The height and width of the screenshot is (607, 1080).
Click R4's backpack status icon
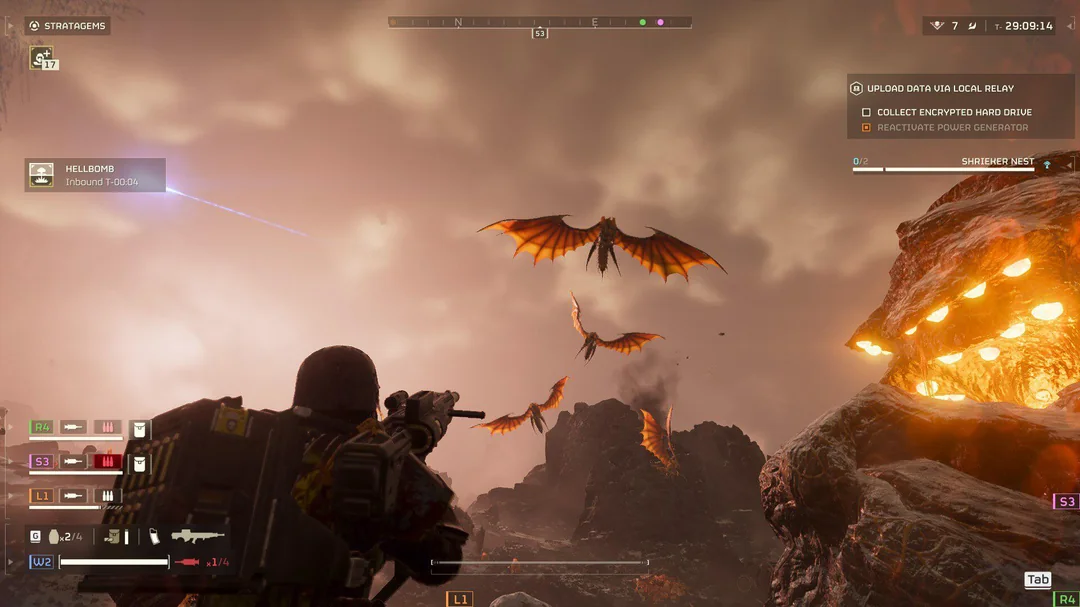[140, 428]
